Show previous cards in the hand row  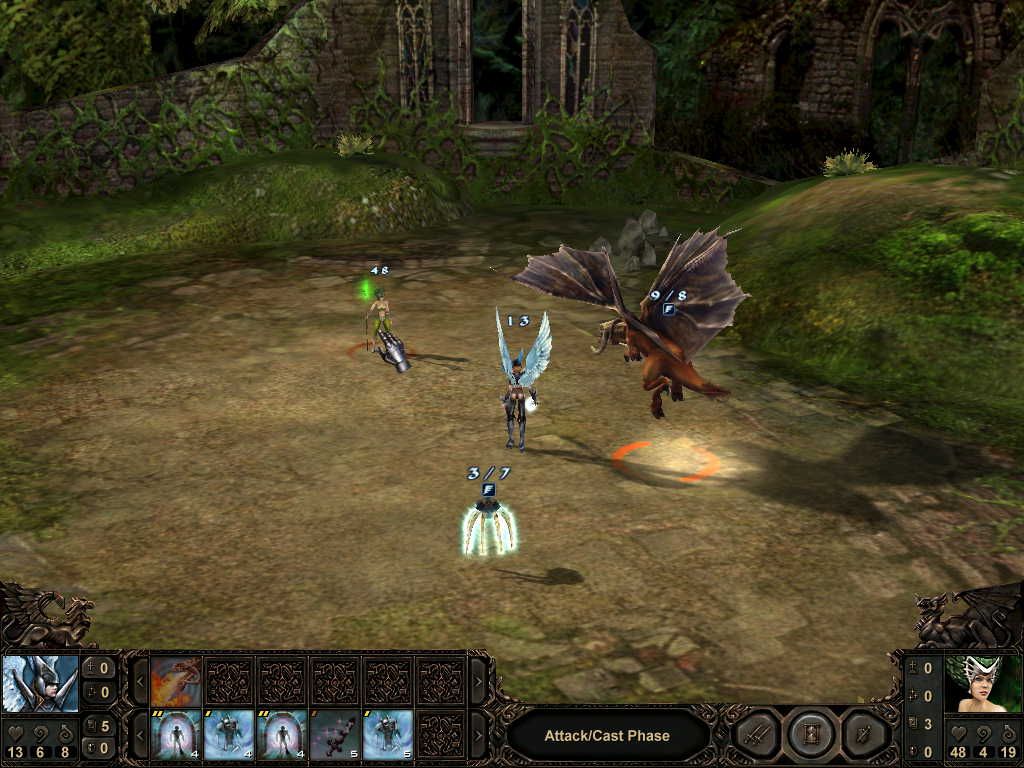(x=141, y=735)
